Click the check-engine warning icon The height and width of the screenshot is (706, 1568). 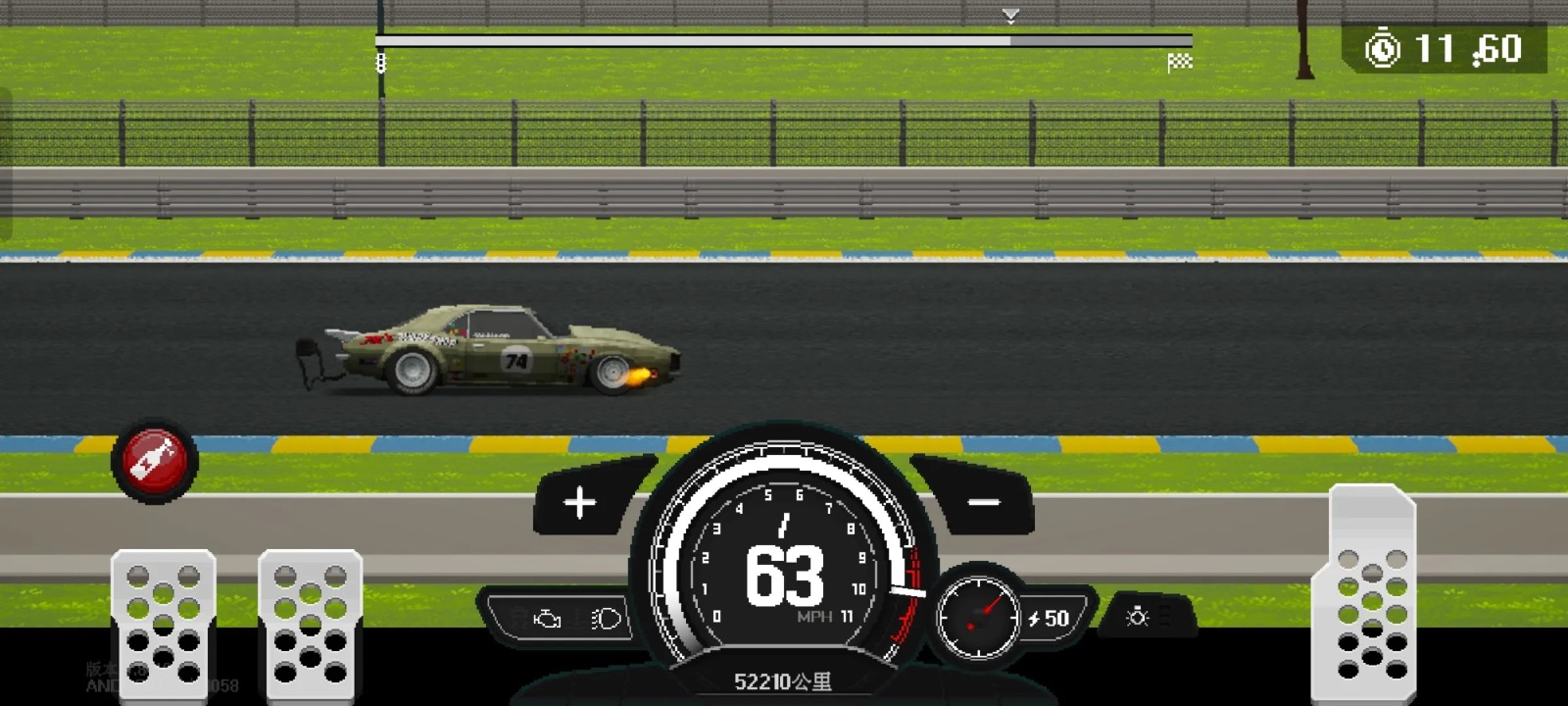click(x=546, y=618)
